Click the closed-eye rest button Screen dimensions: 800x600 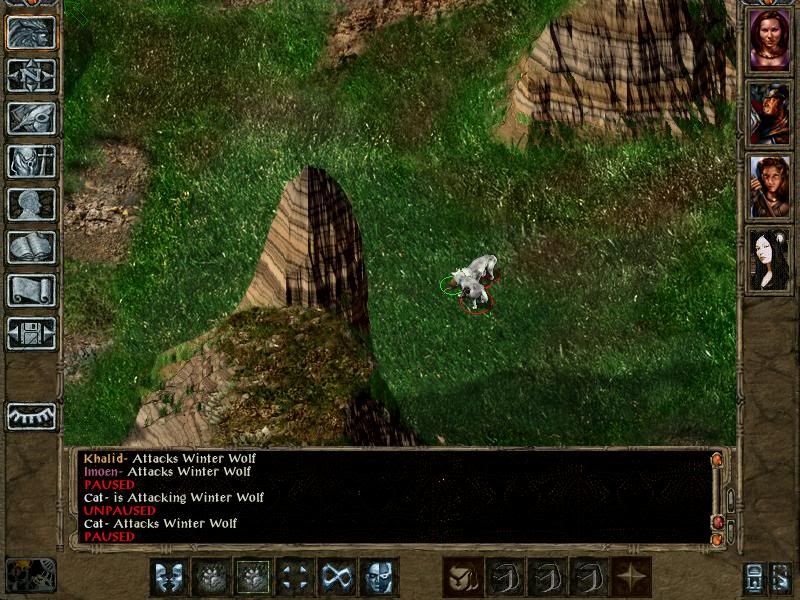coord(31,416)
